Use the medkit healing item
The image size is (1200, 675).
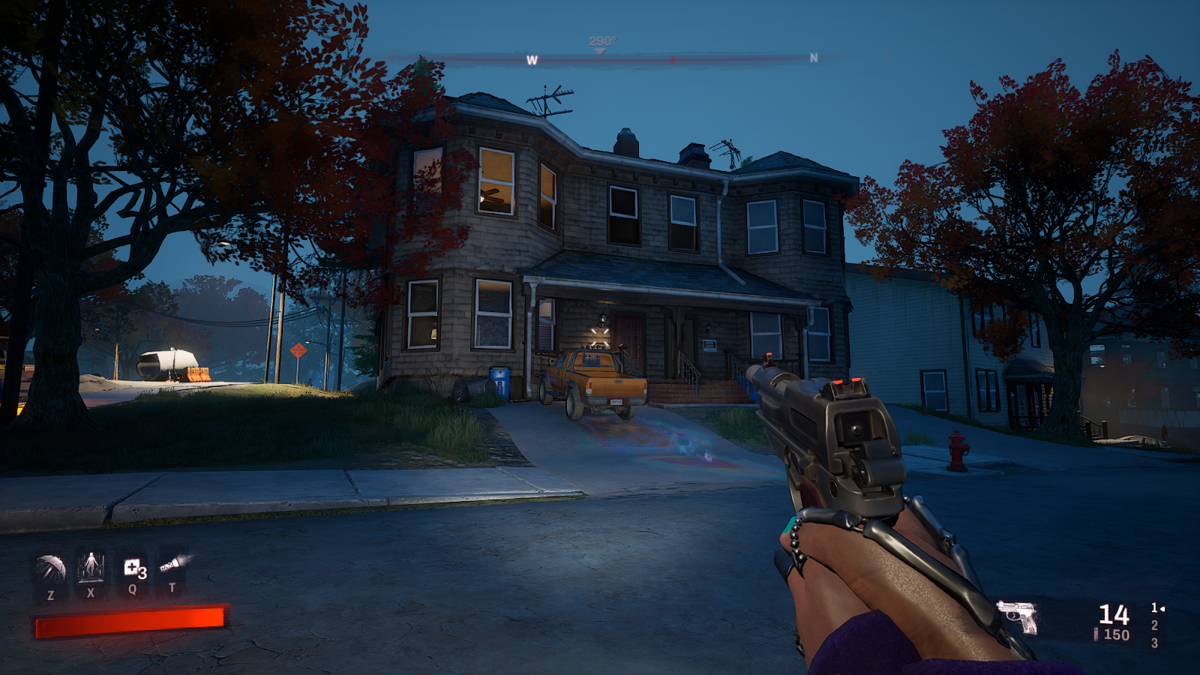point(133,569)
